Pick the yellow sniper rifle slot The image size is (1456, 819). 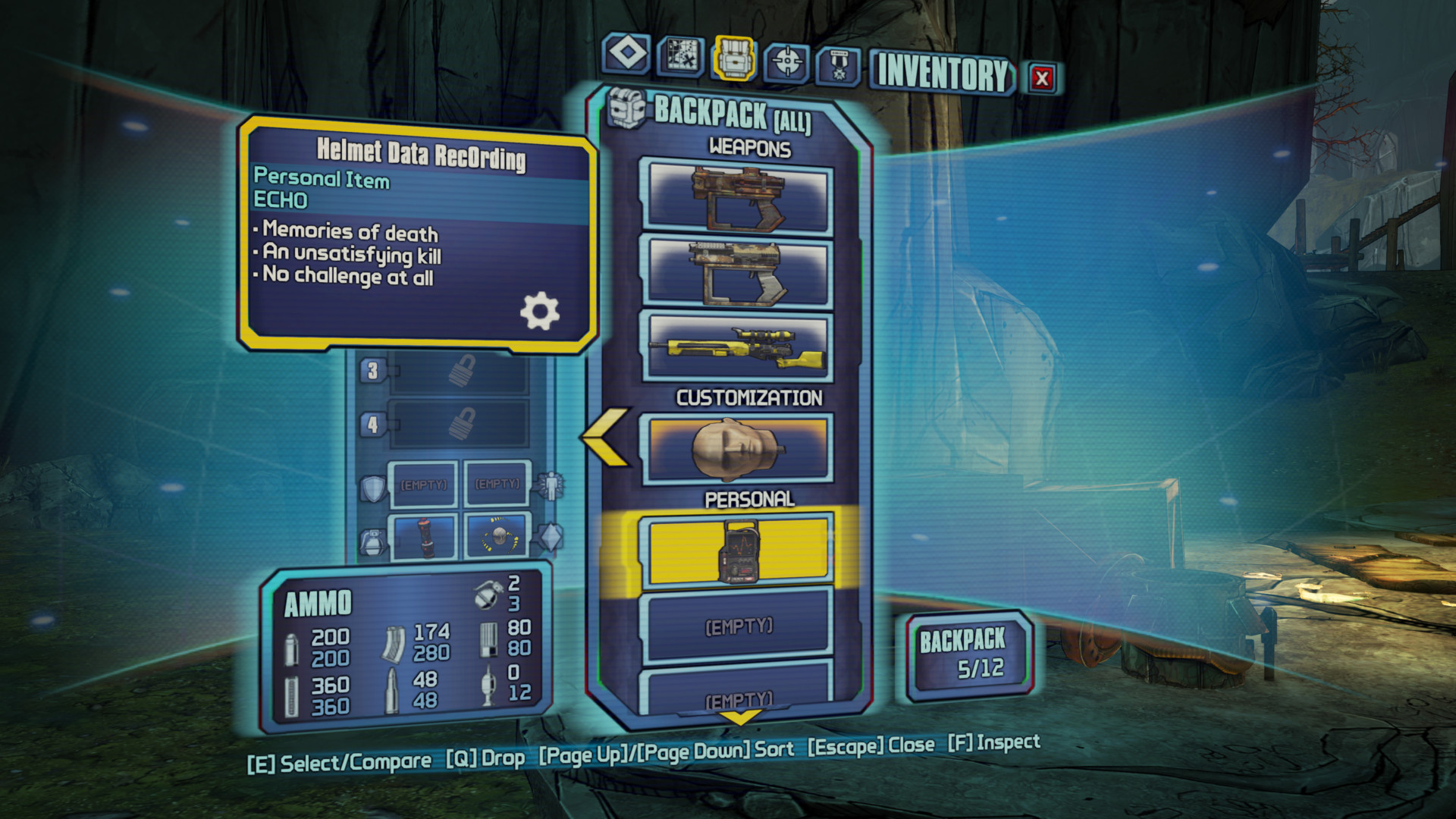click(x=737, y=347)
